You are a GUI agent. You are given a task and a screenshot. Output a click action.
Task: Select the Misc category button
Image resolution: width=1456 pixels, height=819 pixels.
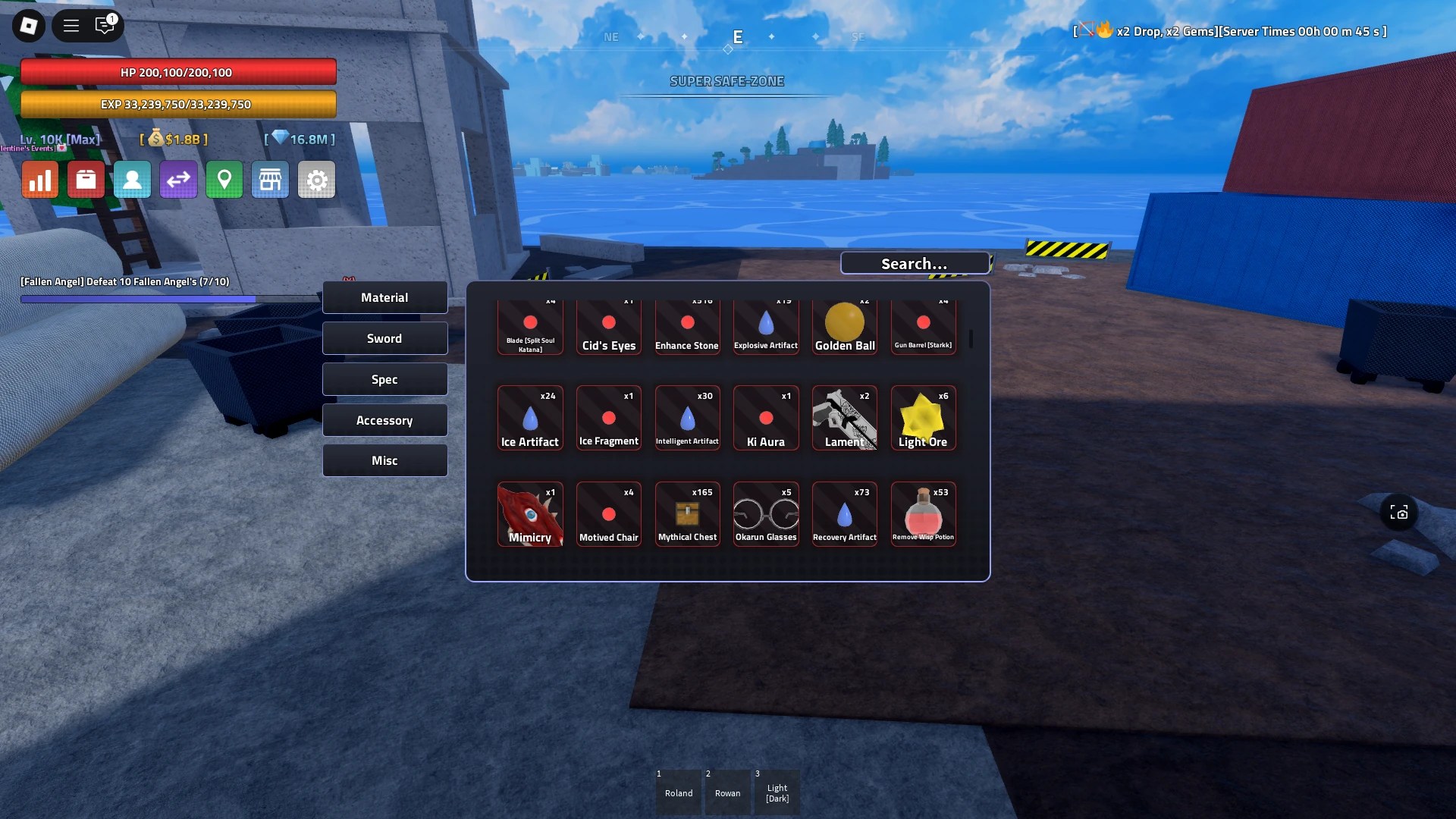tap(384, 460)
